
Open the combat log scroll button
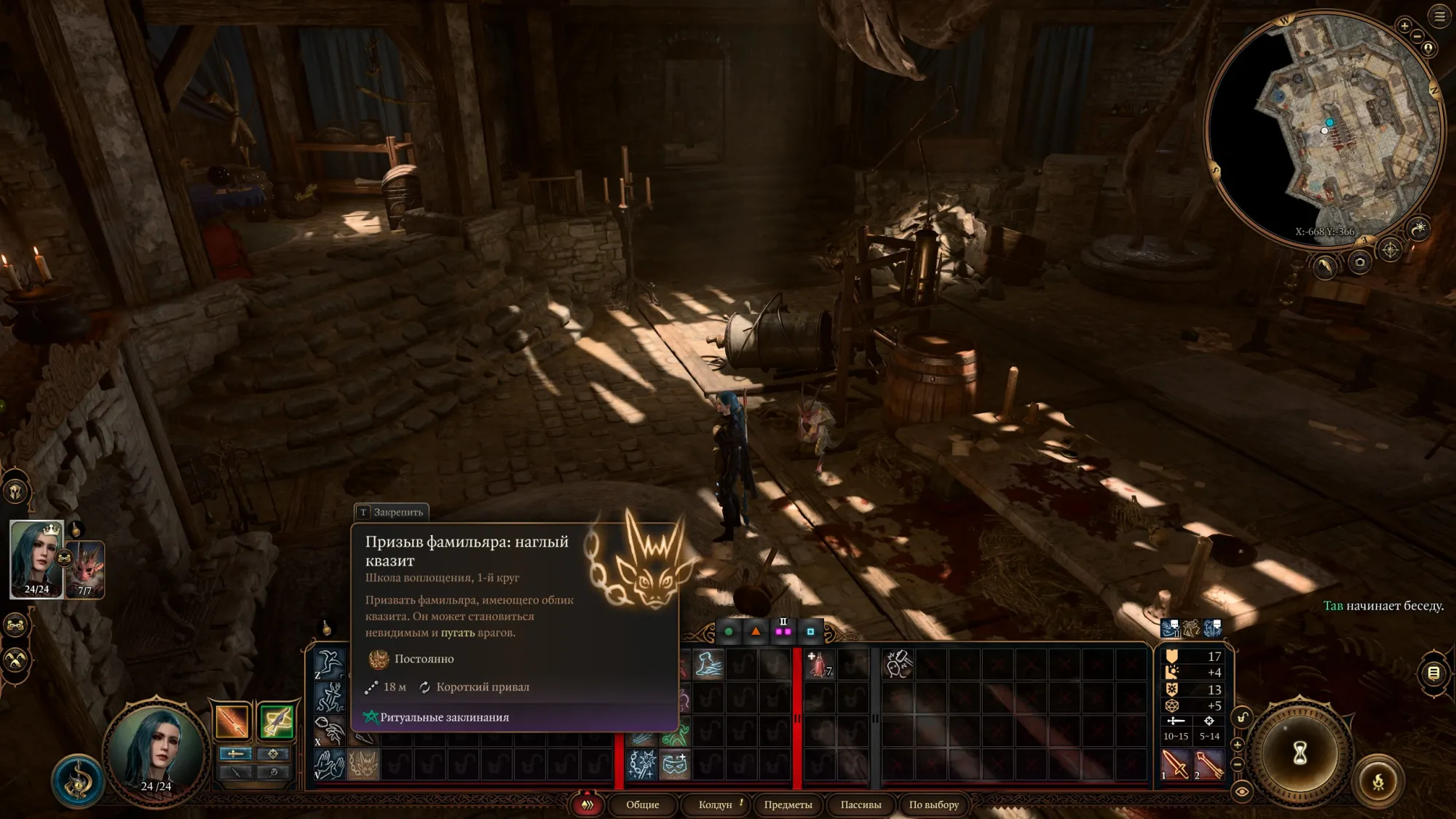click(x=1433, y=673)
